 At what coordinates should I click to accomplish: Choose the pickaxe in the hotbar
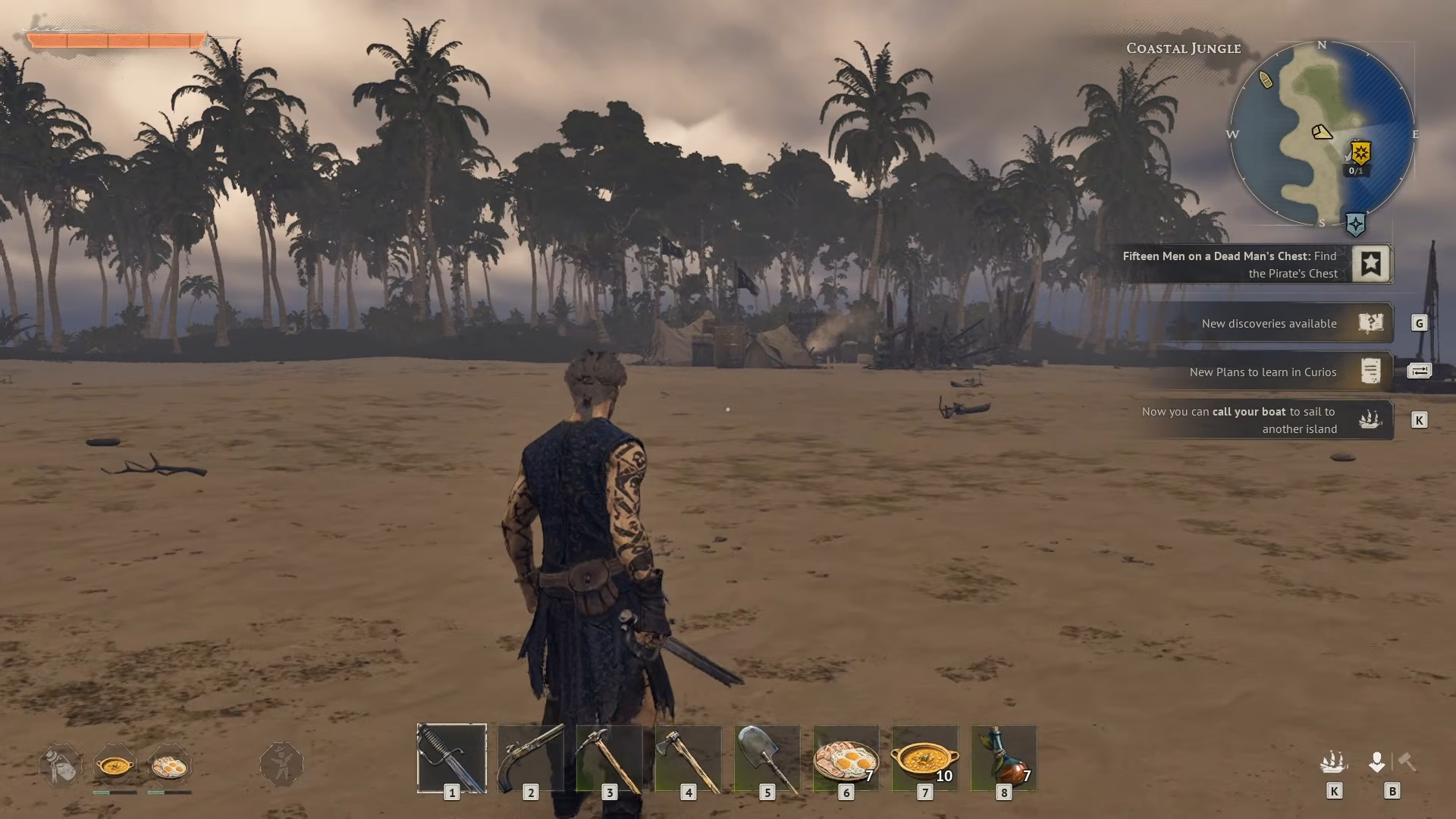pyautogui.click(x=609, y=758)
